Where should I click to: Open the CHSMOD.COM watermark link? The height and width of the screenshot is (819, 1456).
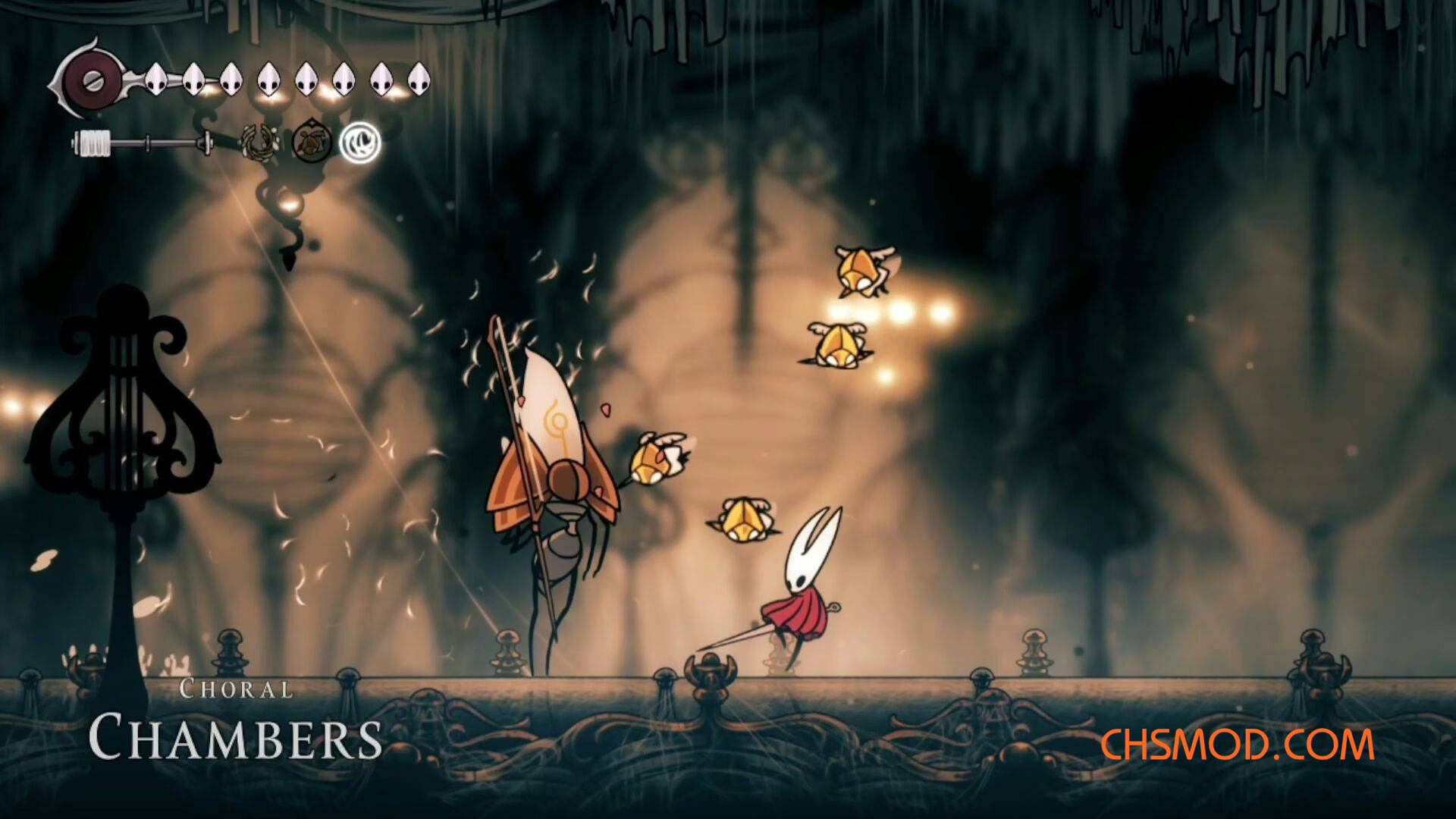(x=1237, y=744)
